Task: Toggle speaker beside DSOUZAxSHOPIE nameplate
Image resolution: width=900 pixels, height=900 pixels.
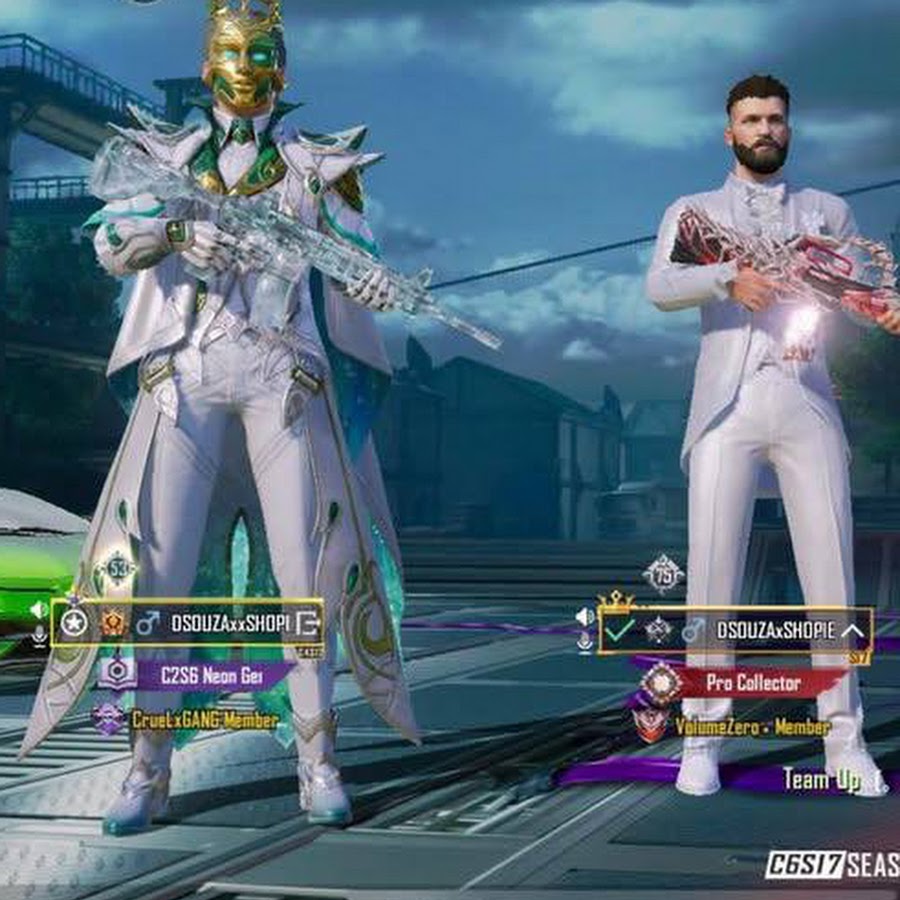Action: coord(585,616)
